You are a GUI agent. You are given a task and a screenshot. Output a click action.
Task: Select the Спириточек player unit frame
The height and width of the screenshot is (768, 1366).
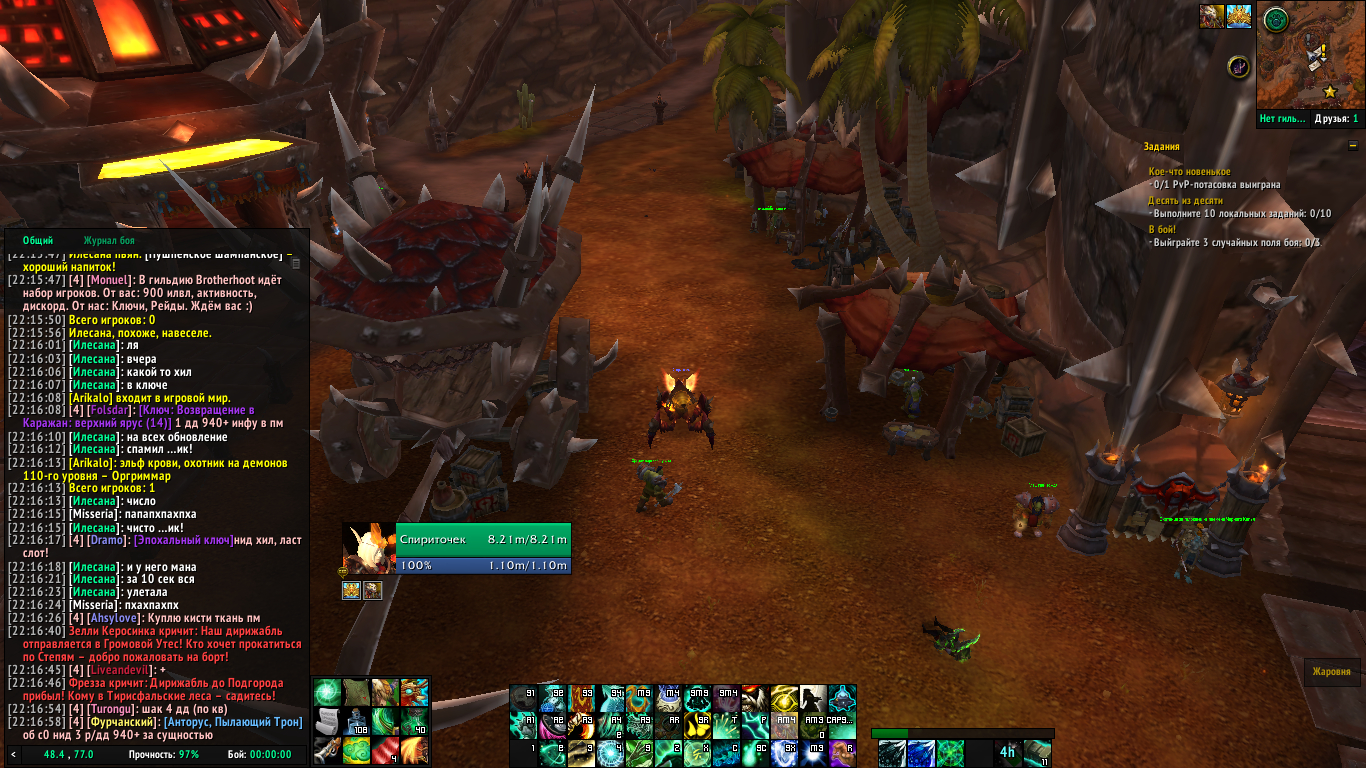point(483,539)
